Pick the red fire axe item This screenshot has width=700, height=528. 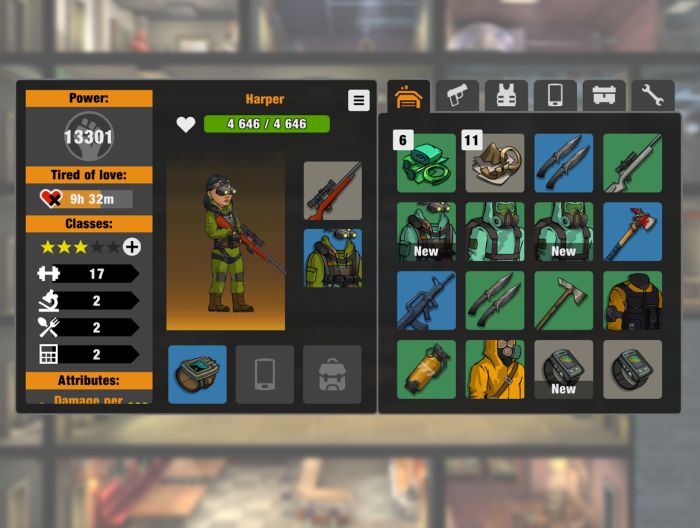[x=632, y=232]
